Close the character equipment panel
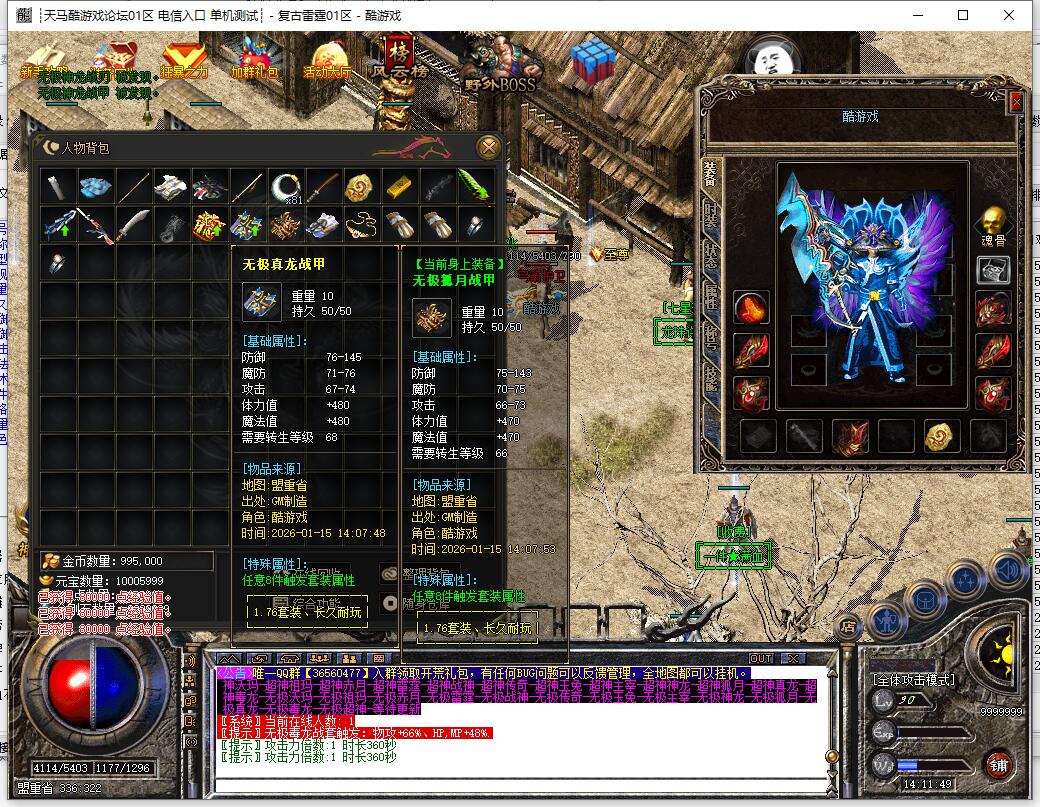Screen dimensions: 1040x807 1016,101
